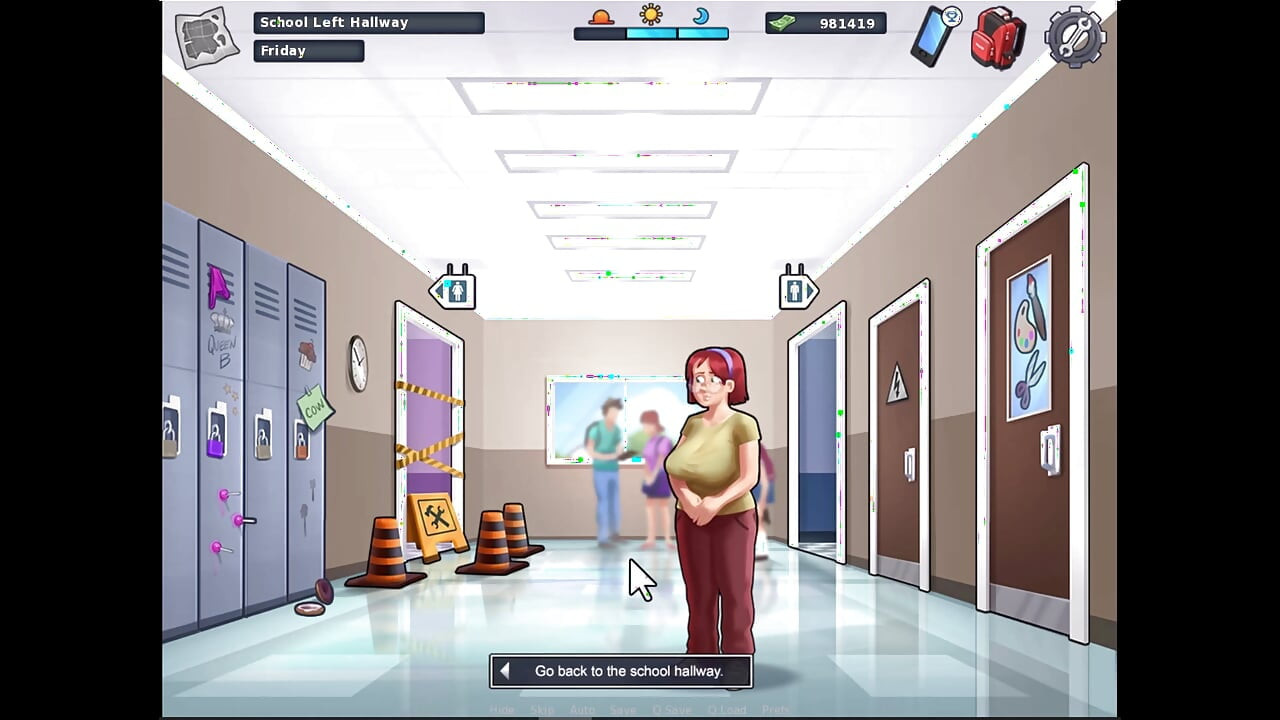Click Q.Load in the quick menu
Viewport: 1280px width, 720px height.
[728, 708]
